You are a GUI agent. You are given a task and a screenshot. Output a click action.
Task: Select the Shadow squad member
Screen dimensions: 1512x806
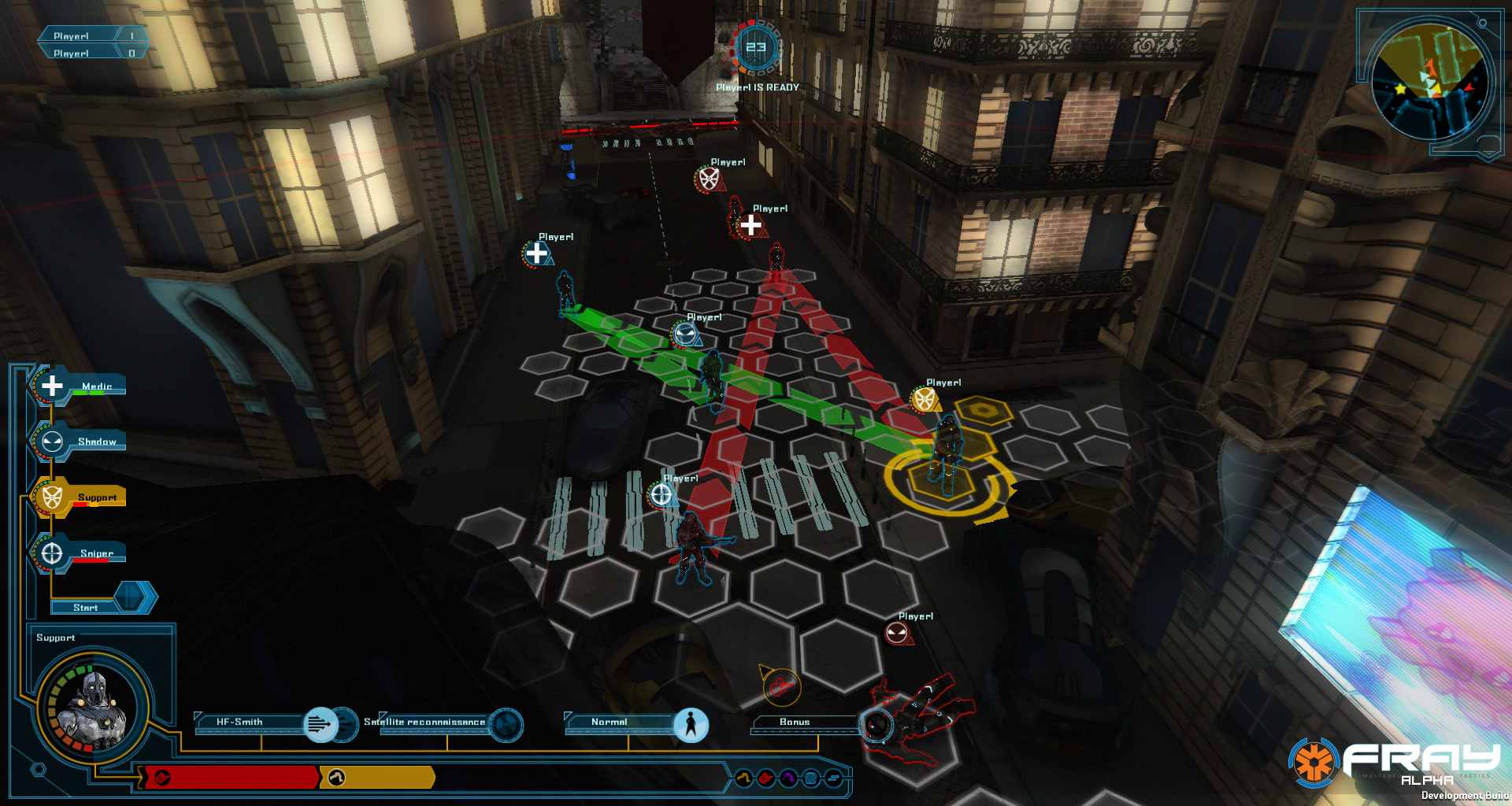79,442
